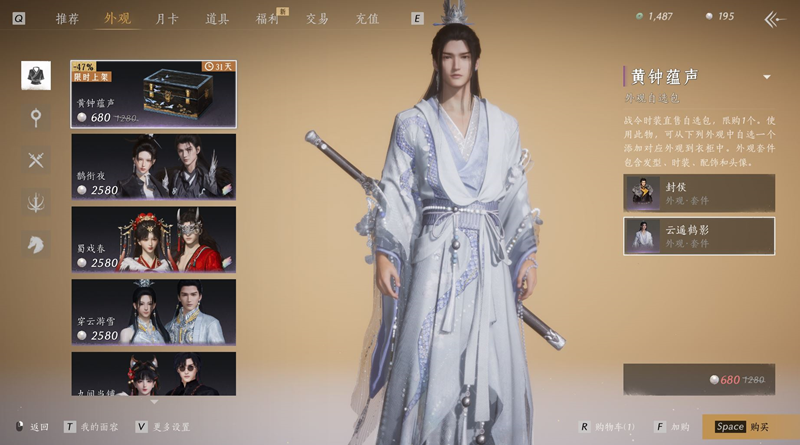Open the crossed swords weapon category

(x=36, y=160)
